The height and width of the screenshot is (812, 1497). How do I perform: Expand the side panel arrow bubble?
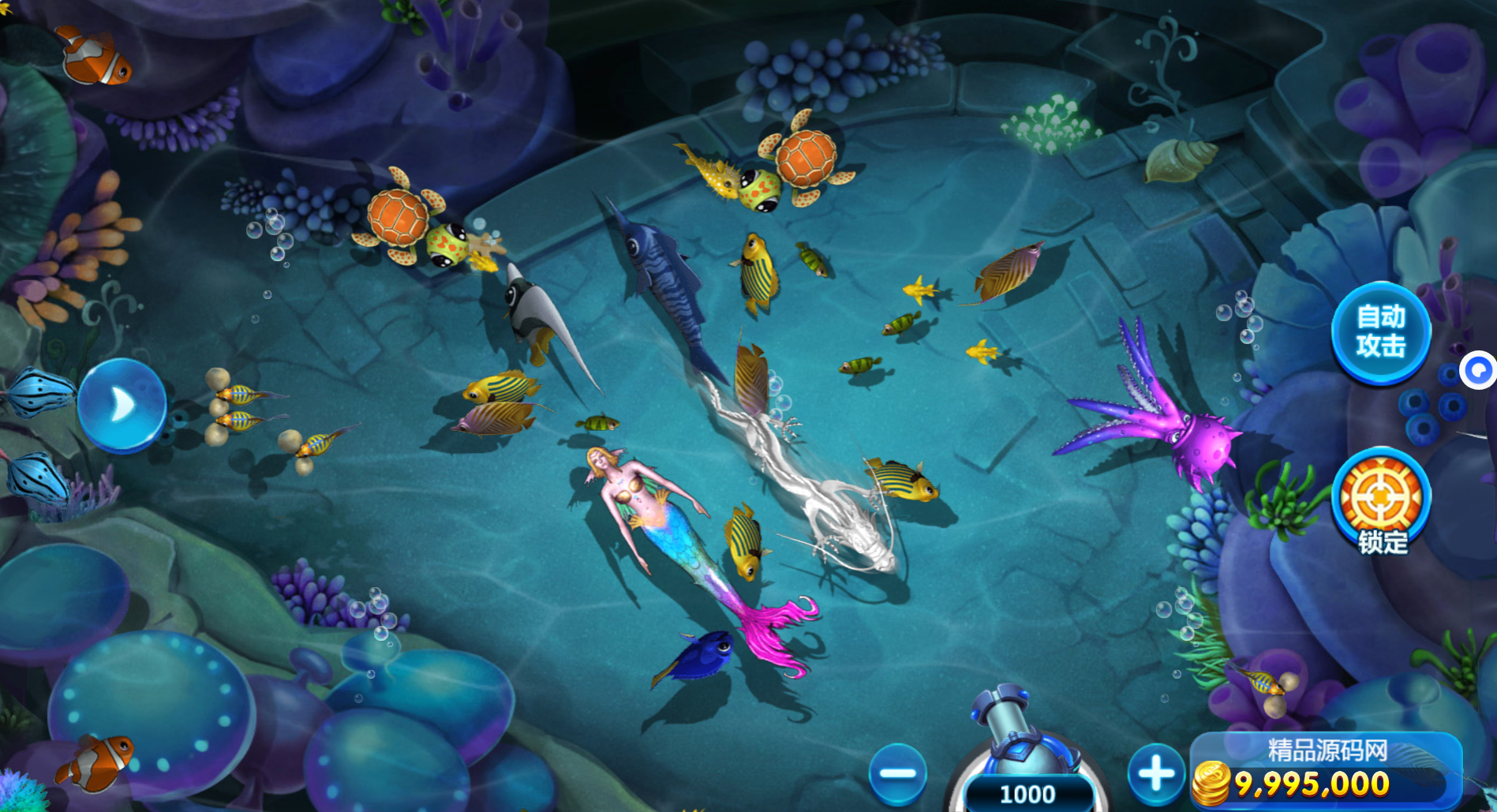[x=122, y=405]
